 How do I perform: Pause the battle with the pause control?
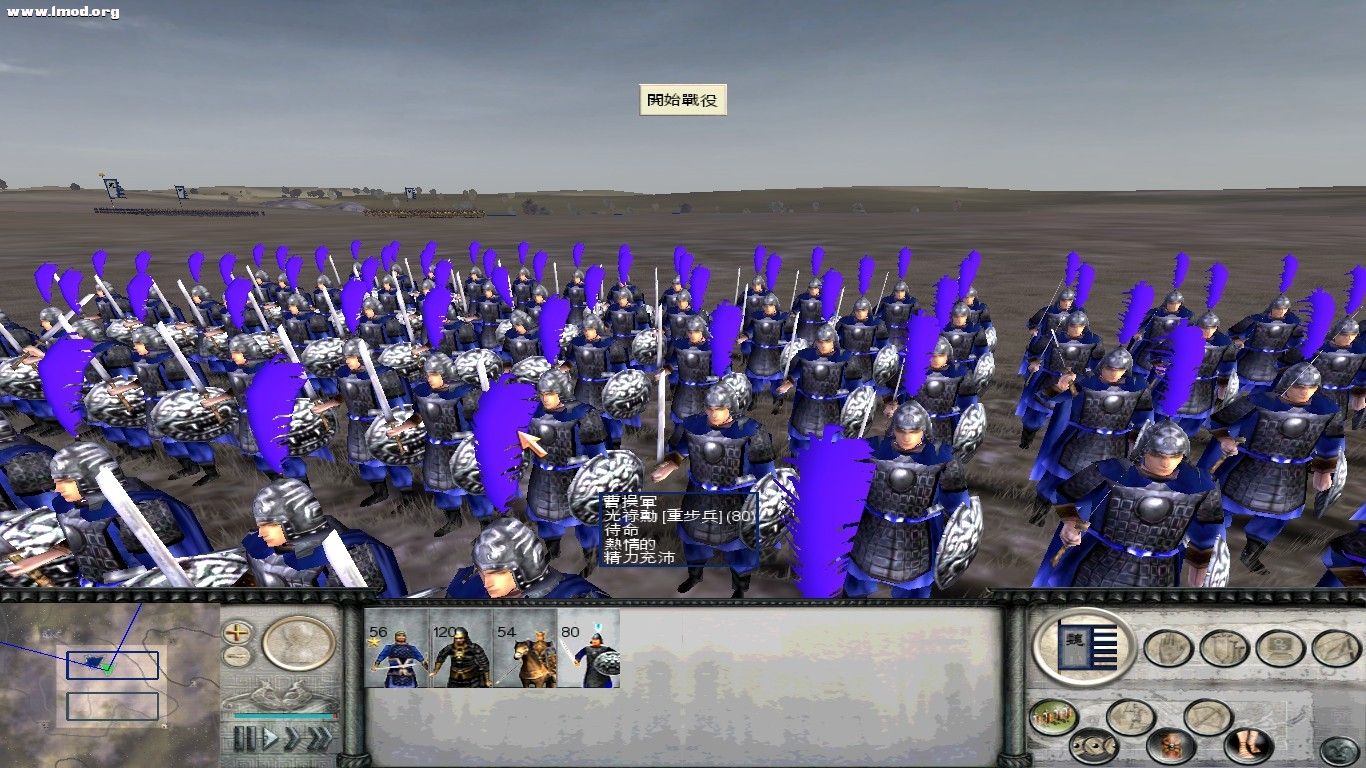244,736
